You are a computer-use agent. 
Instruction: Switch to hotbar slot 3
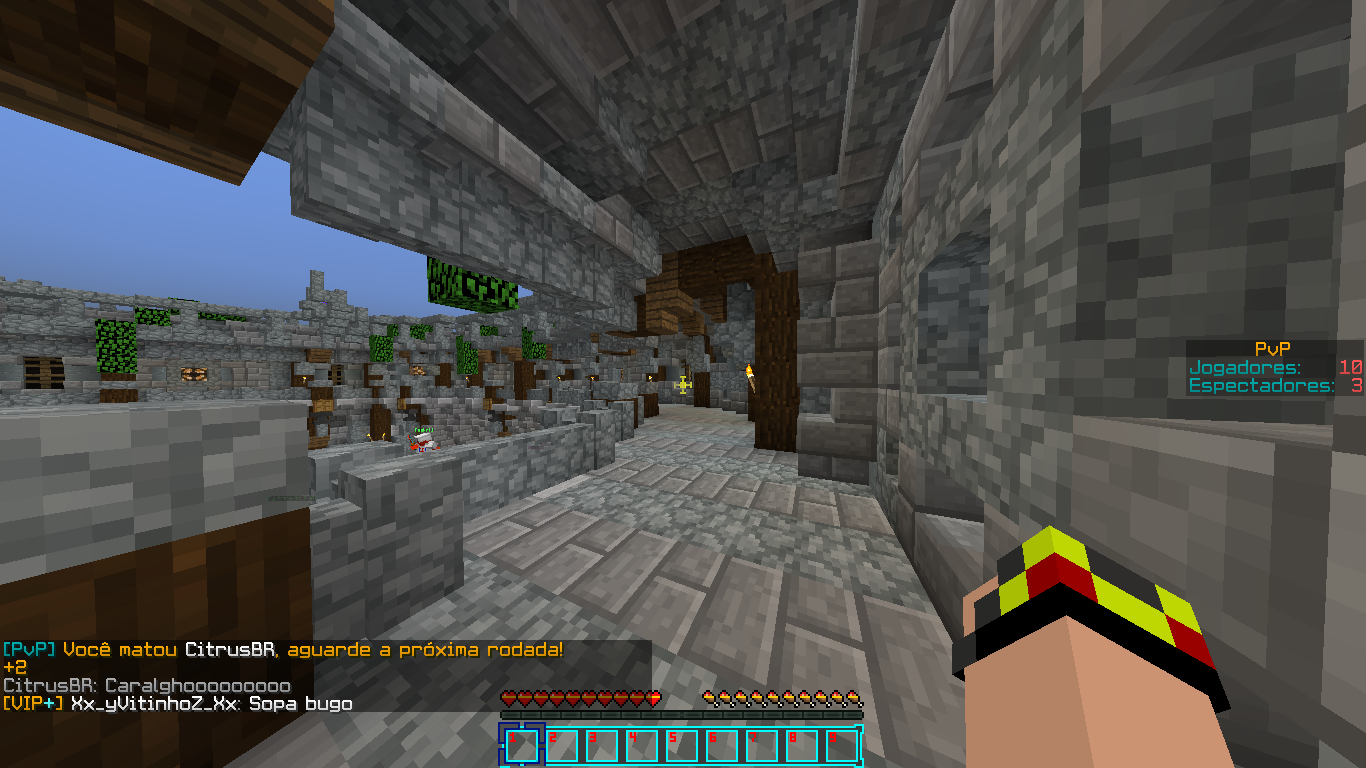(x=602, y=746)
